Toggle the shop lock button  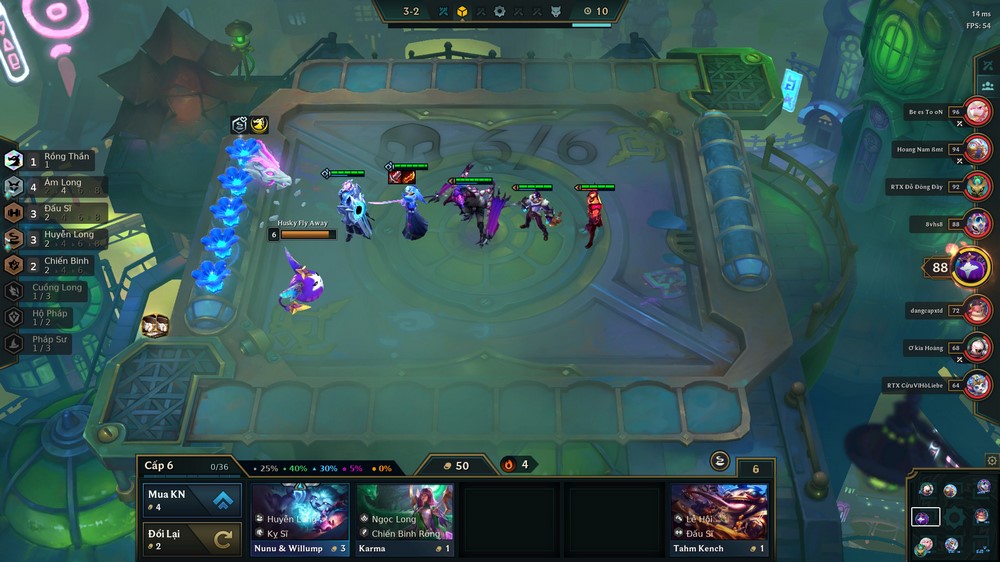pyautogui.click(x=719, y=460)
